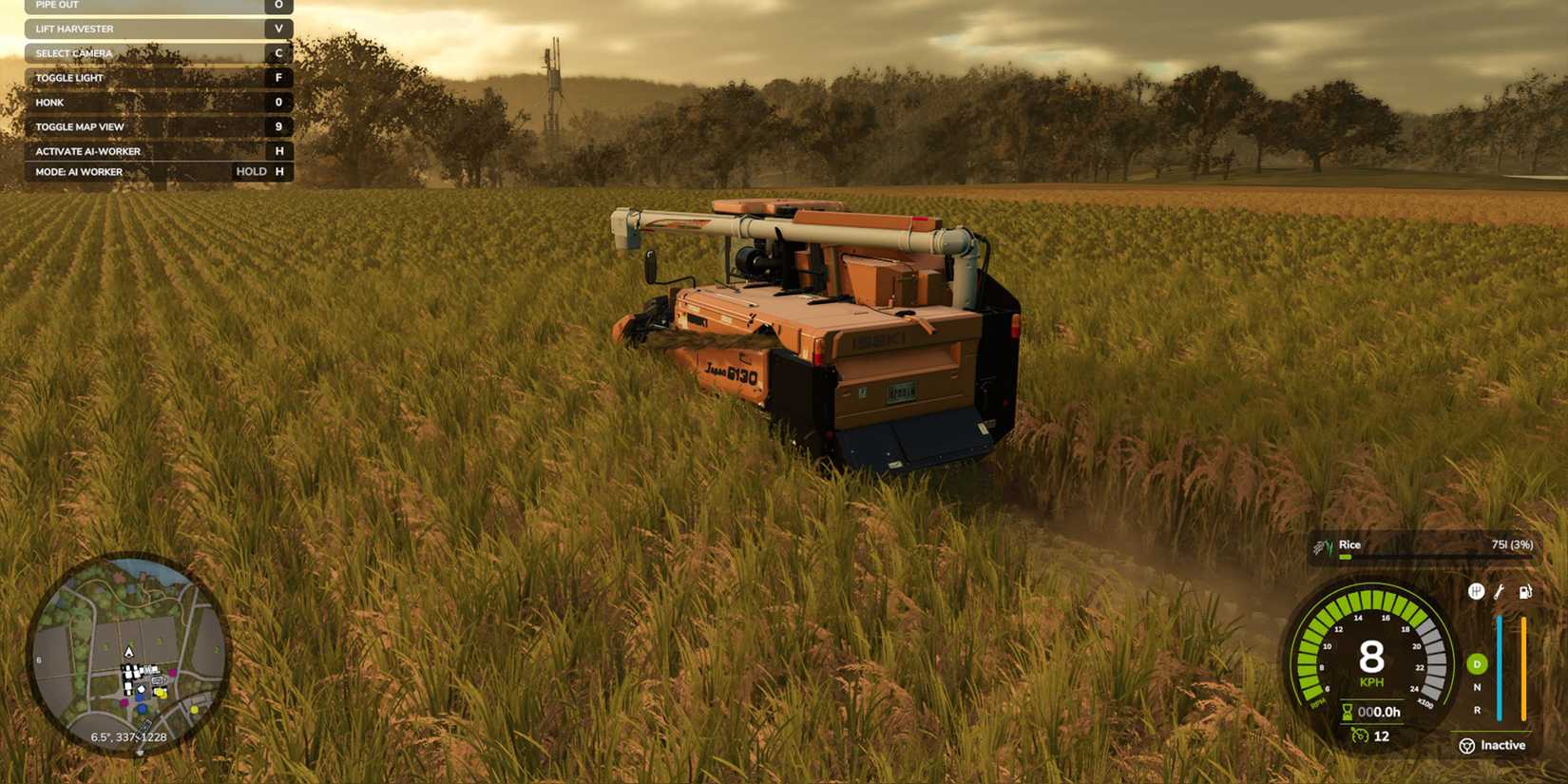Image resolution: width=1568 pixels, height=784 pixels.
Task: Click the player arrow marker on the minimap
Action: pos(128,652)
